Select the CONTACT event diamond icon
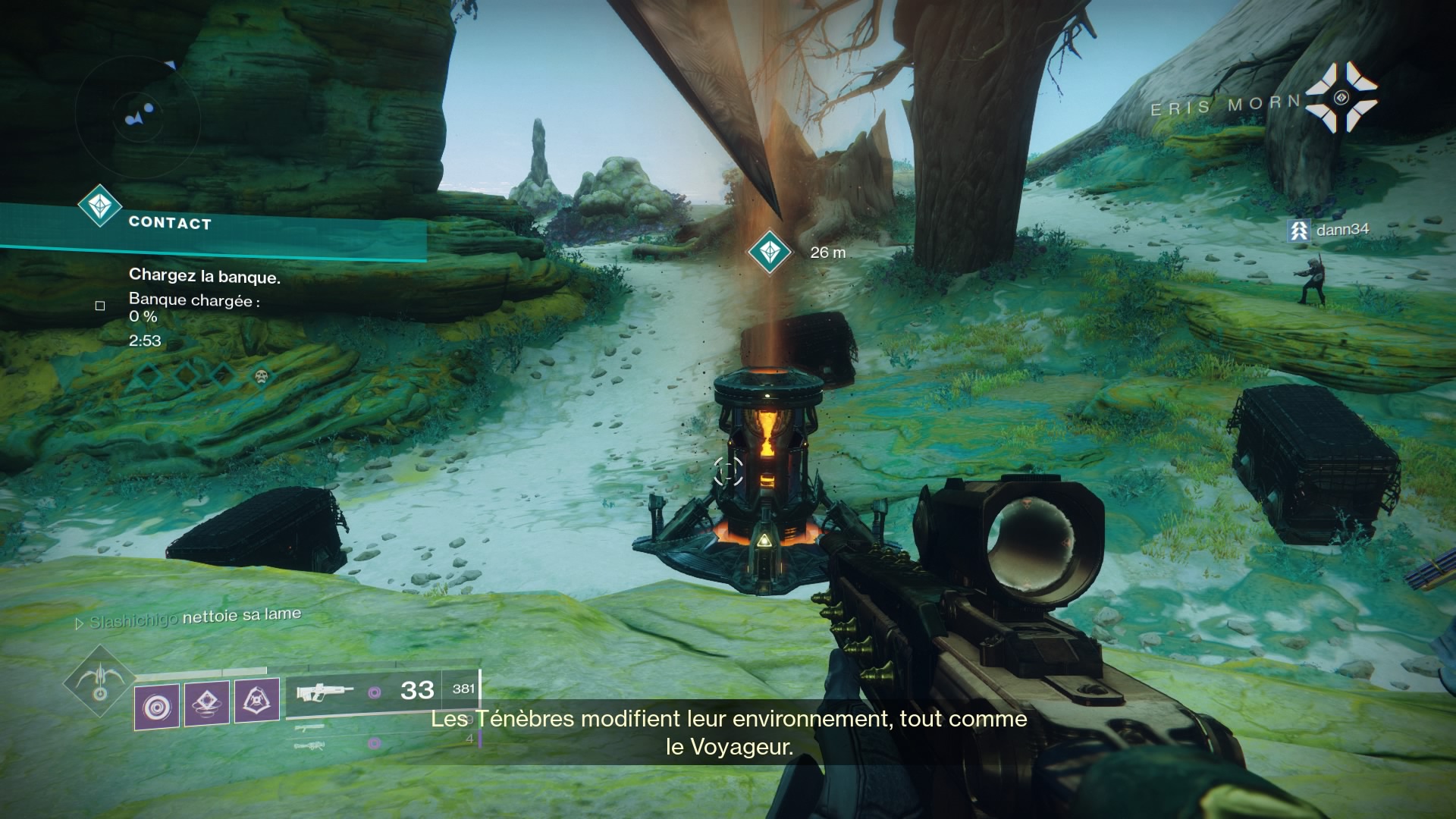 coord(100,206)
